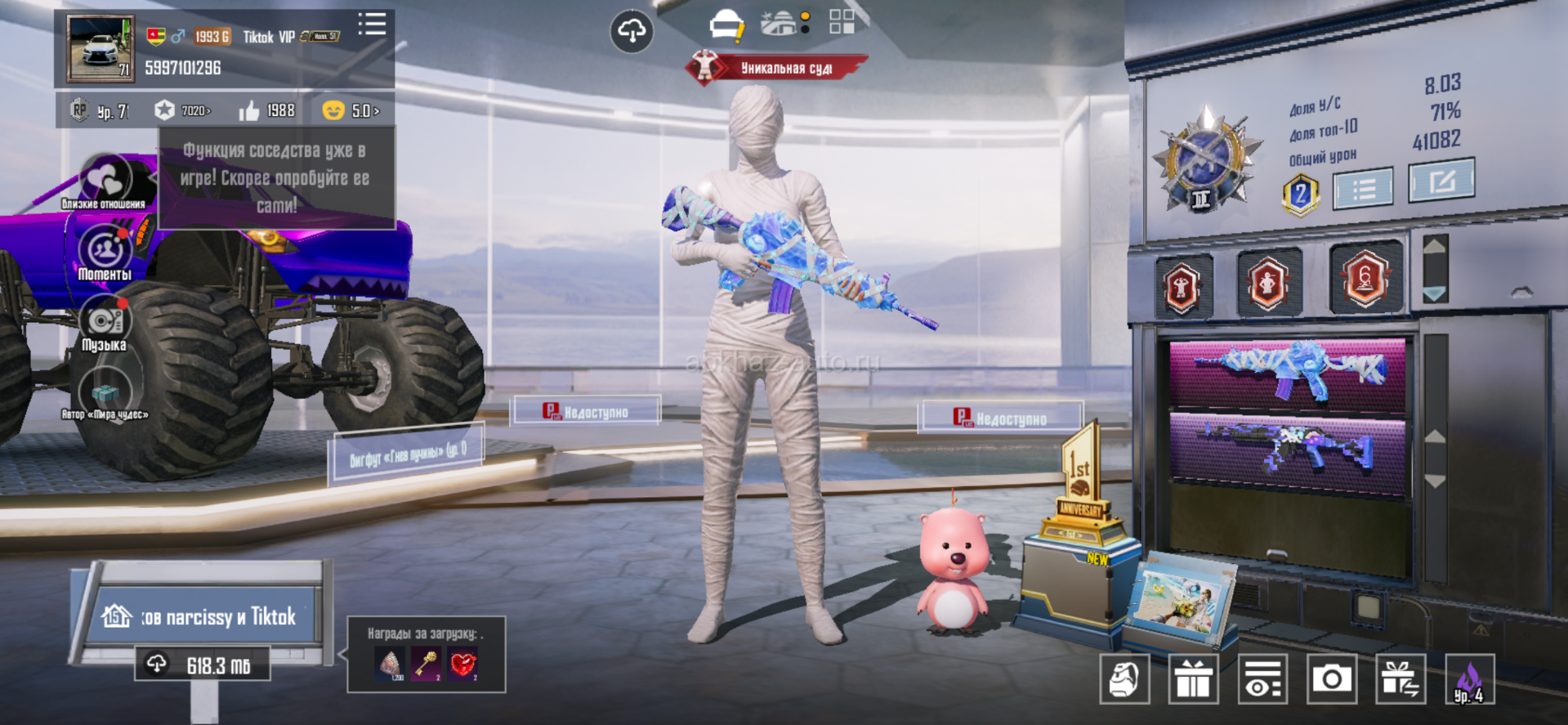1568x725 pixels.
Task: Select the helmet tab at the top
Action: tap(726, 25)
